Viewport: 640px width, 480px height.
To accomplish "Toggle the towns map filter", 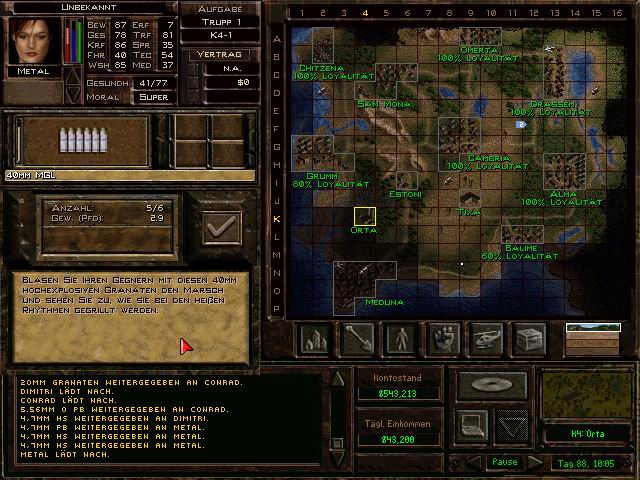I will [315, 340].
